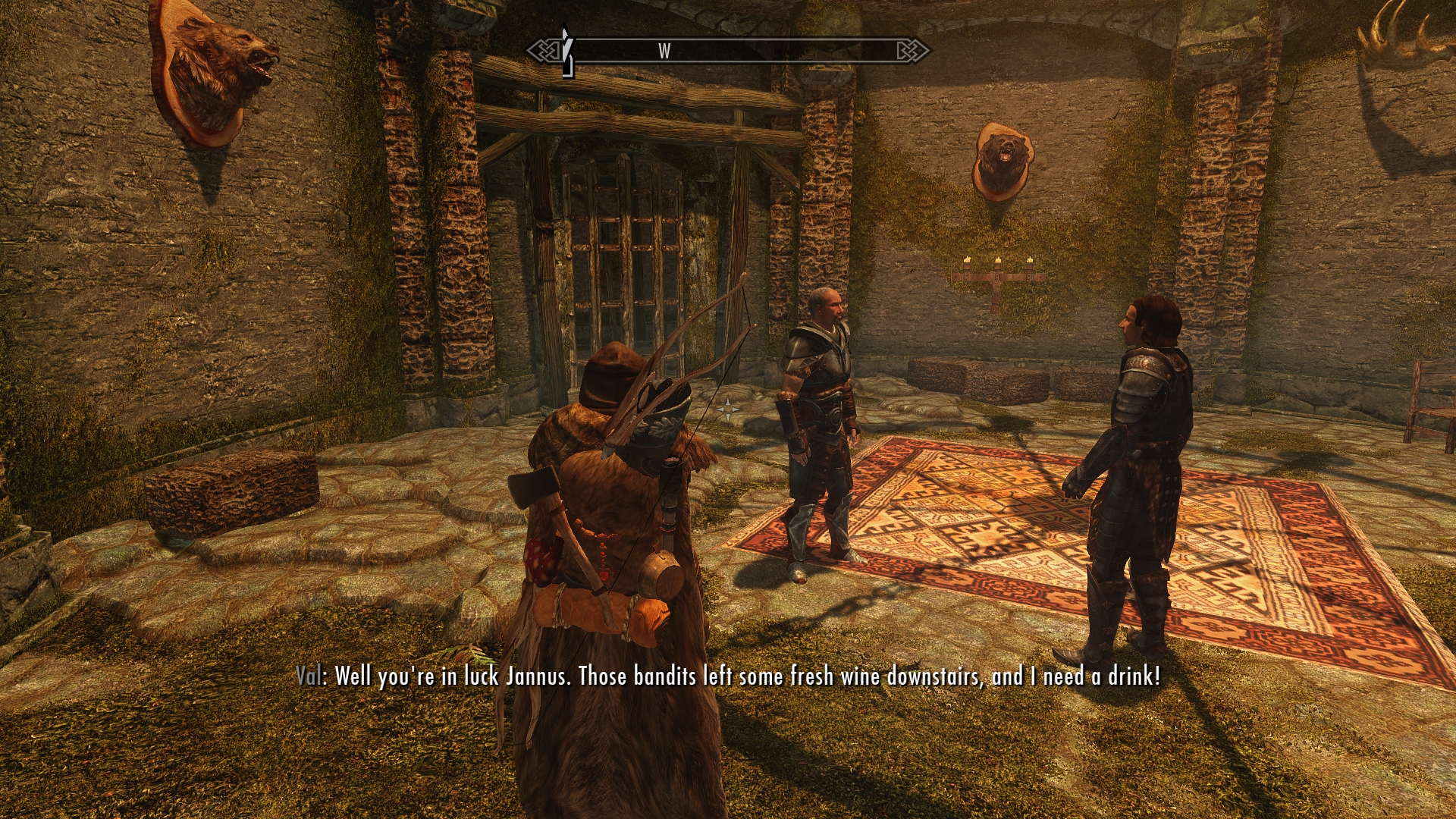This screenshot has height=819, width=1456.
Task: Click the compass bar showing W
Action: 728,51
